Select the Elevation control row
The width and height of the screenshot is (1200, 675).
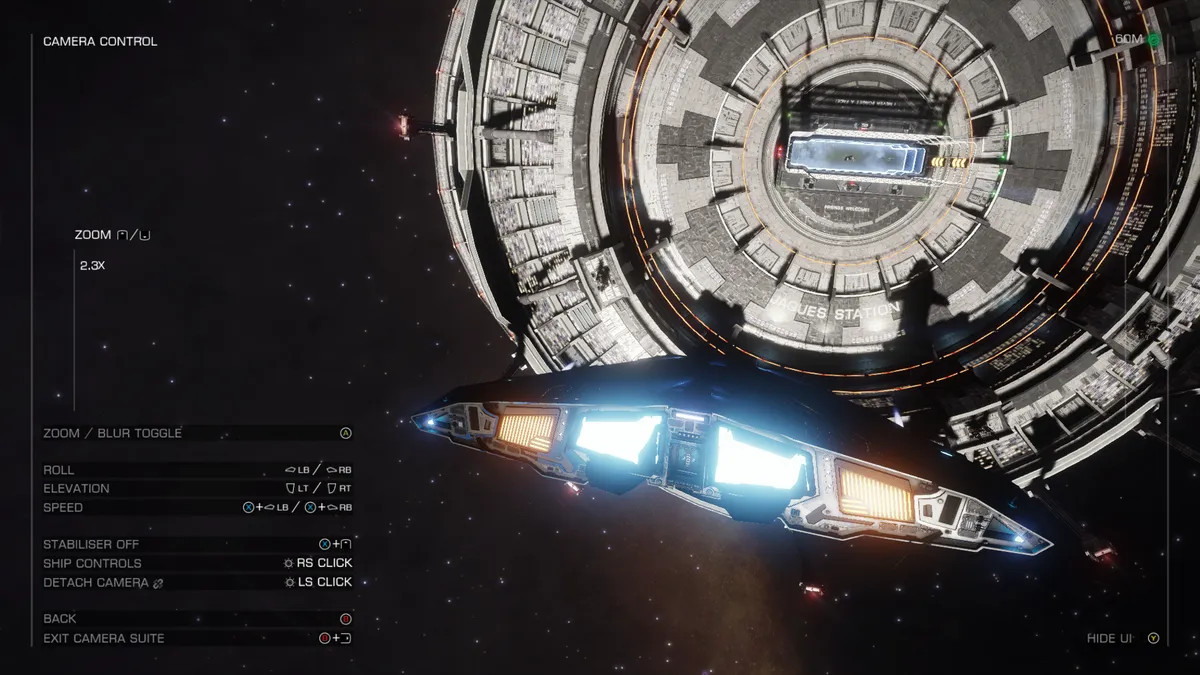[196, 489]
